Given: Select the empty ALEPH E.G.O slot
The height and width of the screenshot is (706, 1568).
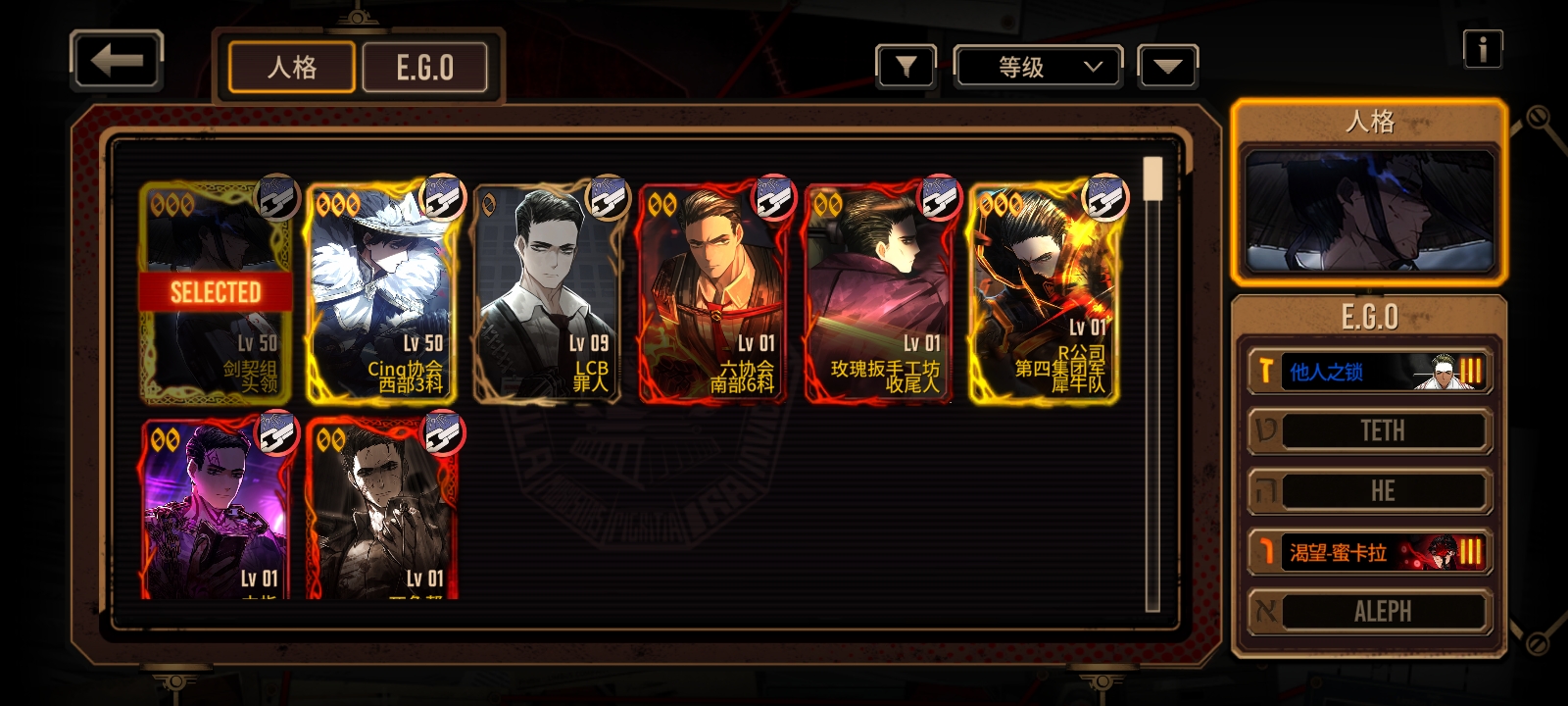Looking at the screenshot, I should coord(1370,612).
